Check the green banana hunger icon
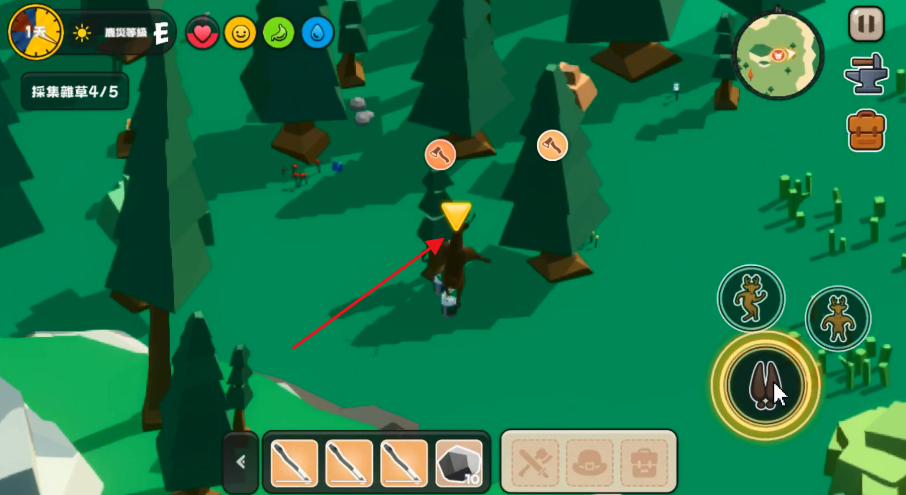The width and height of the screenshot is (906, 495). [x=279, y=34]
